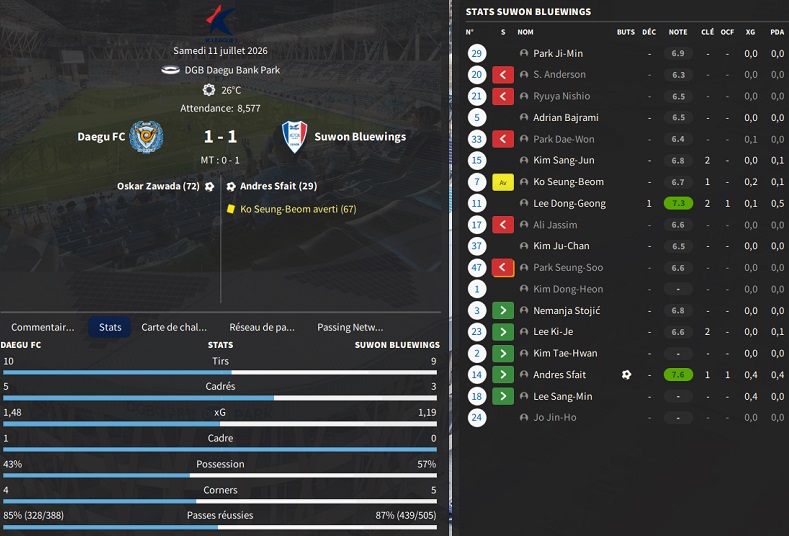Viewport: 789px width, 536px height.
Task: View Lee Dong-Geong's player profile
Action: click(569, 203)
